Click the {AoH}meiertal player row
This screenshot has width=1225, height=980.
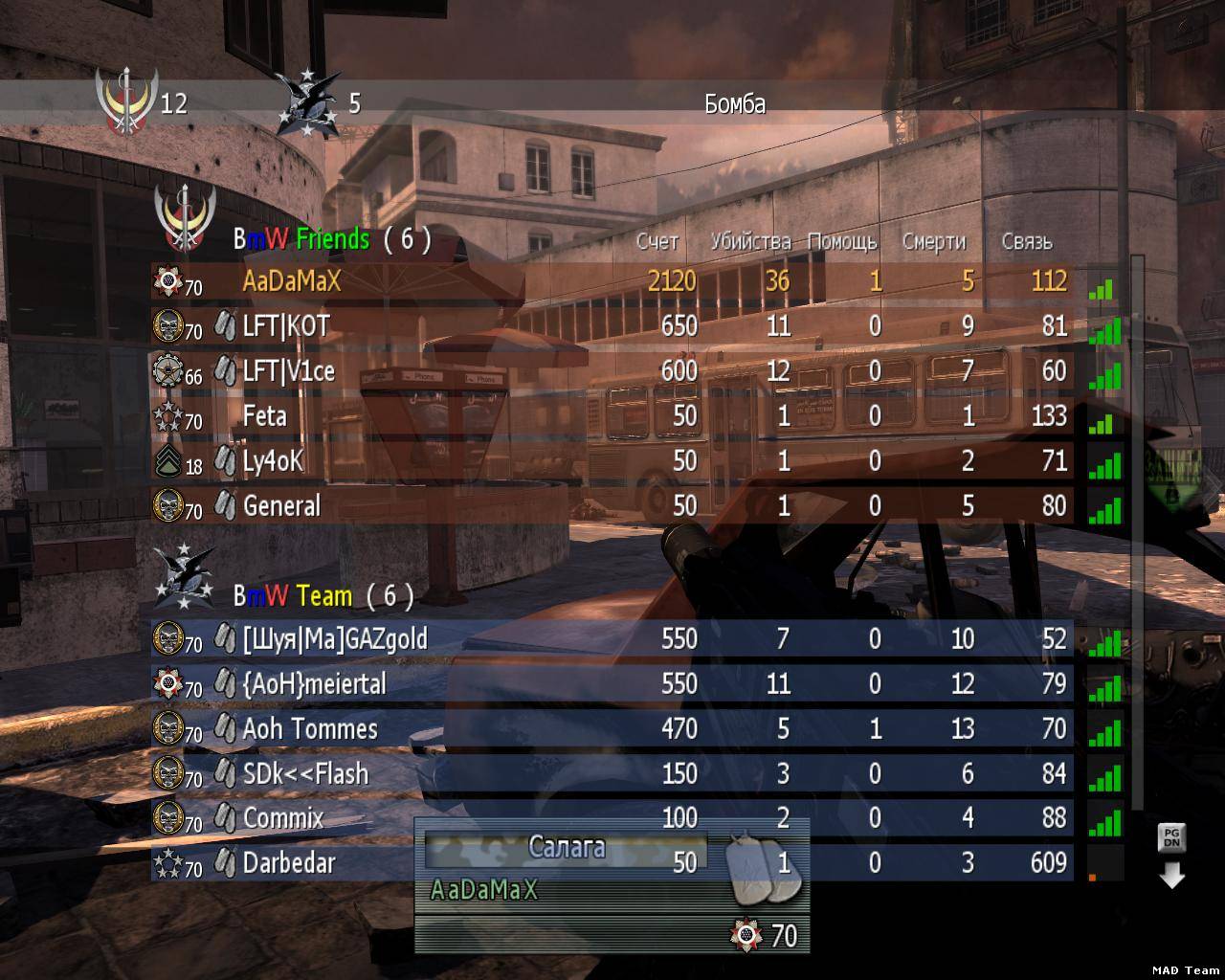(612, 683)
